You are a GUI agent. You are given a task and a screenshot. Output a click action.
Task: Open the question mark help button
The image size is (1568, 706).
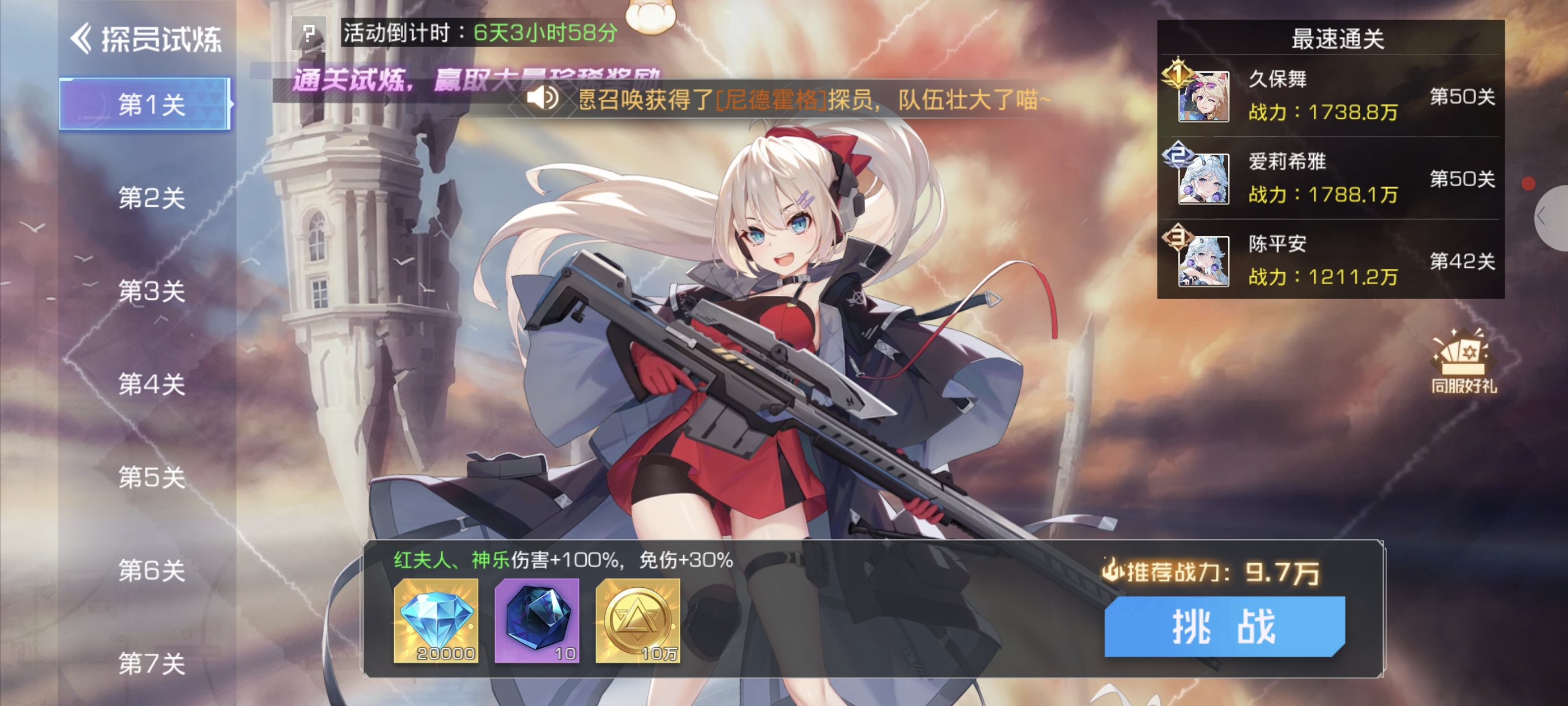click(x=309, y=33)
